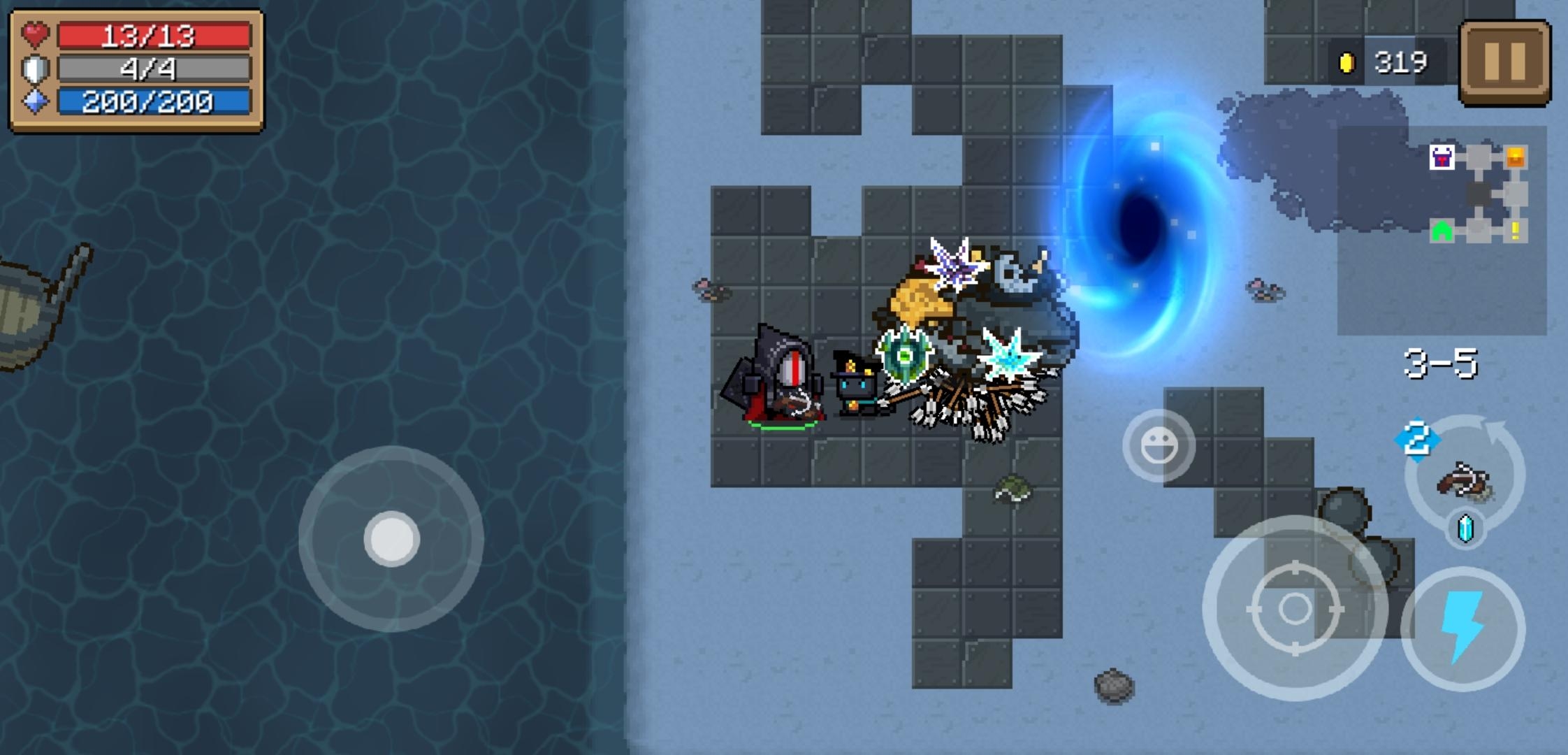This screenshot has width=1568, height=755.
Task: Pause the game
Action: tap(1504, 62)
